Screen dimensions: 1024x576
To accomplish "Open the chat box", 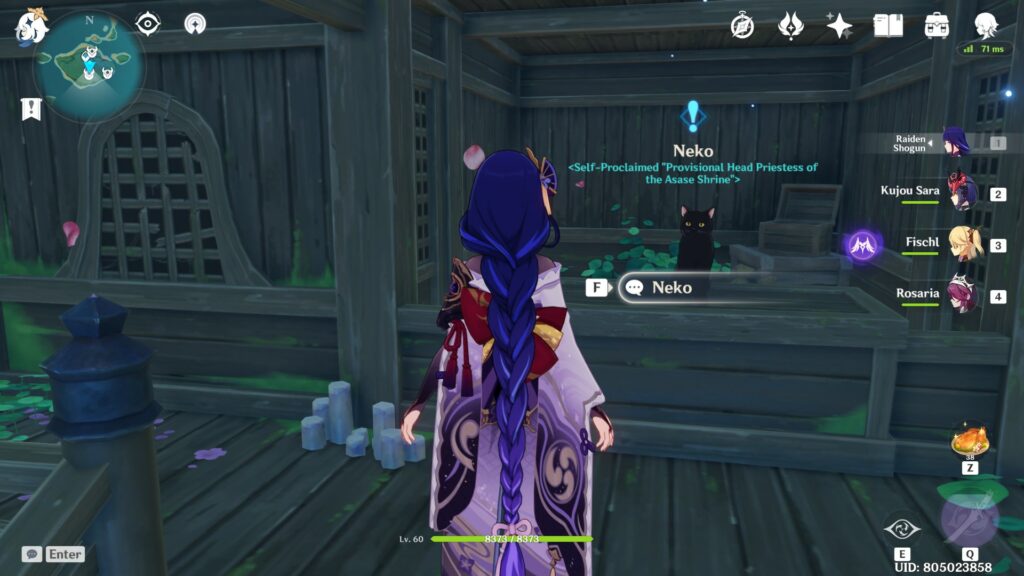I will click(32, 554).
